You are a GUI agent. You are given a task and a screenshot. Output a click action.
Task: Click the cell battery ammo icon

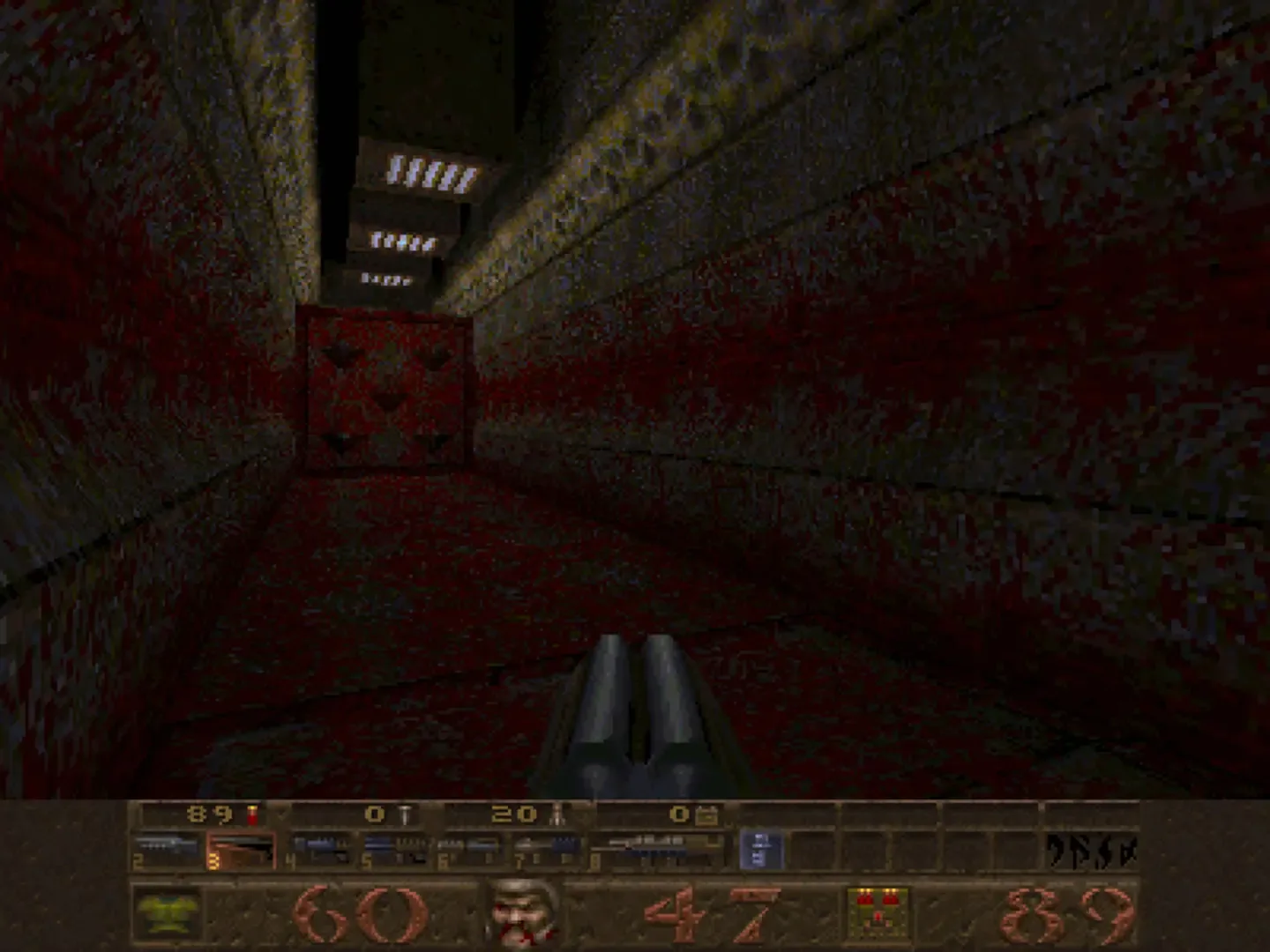click(x=706, y=815)
